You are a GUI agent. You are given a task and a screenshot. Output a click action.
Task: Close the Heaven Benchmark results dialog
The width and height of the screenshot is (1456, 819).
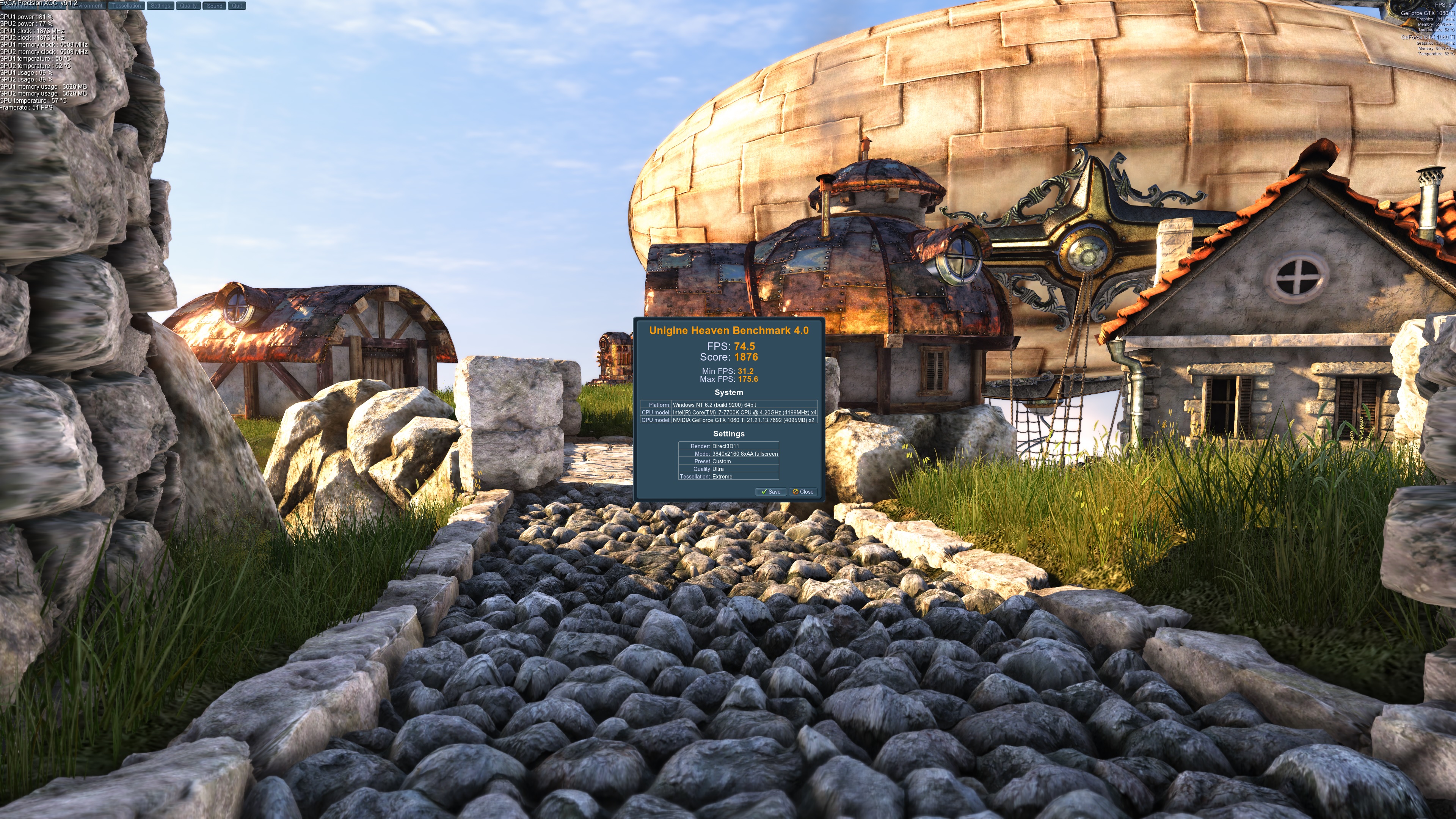[803, 492]
